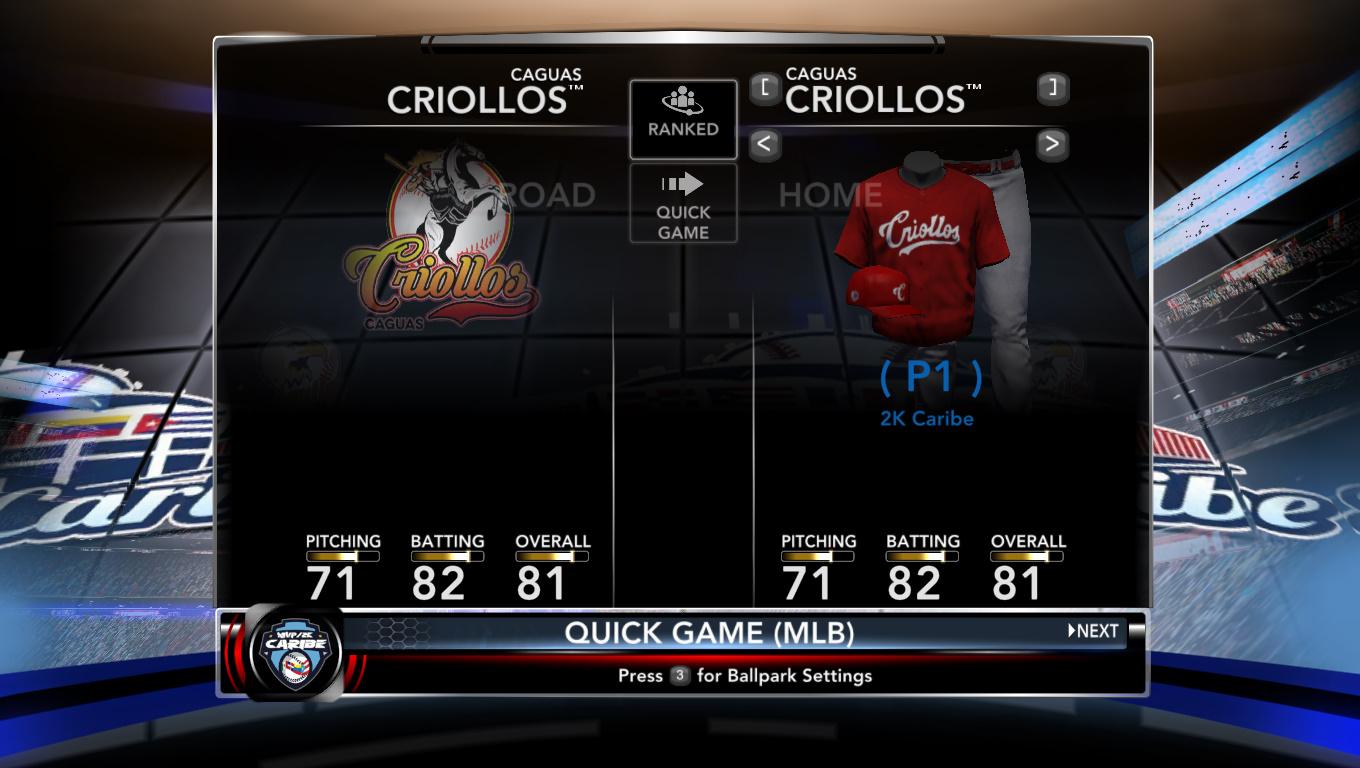Viewport: 1360px width, 768px height.
Task: Click the left arrow to change uniform
Action: click(764, 144)
